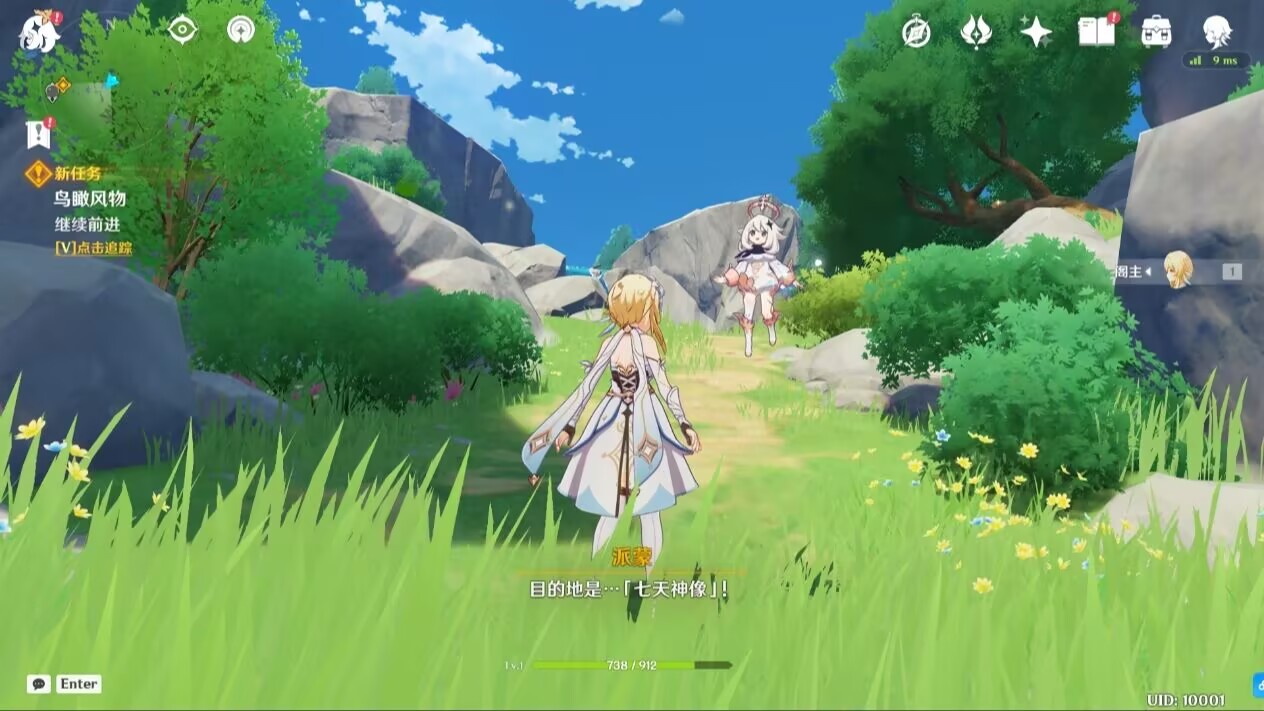
Task: Open the four-pointed star wish icon
Action: click(x=1035, y=32)
